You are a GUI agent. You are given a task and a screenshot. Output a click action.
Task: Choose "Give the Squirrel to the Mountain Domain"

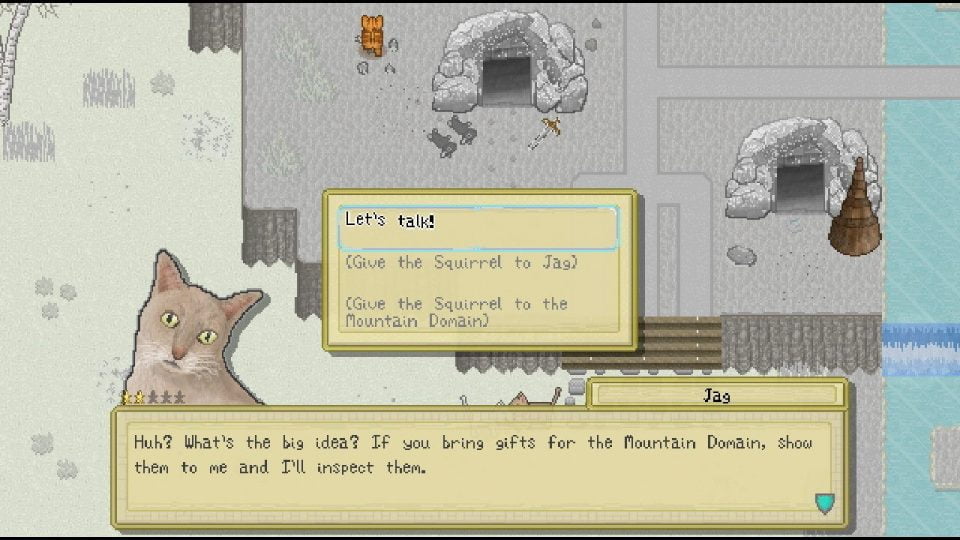(456, 312)
